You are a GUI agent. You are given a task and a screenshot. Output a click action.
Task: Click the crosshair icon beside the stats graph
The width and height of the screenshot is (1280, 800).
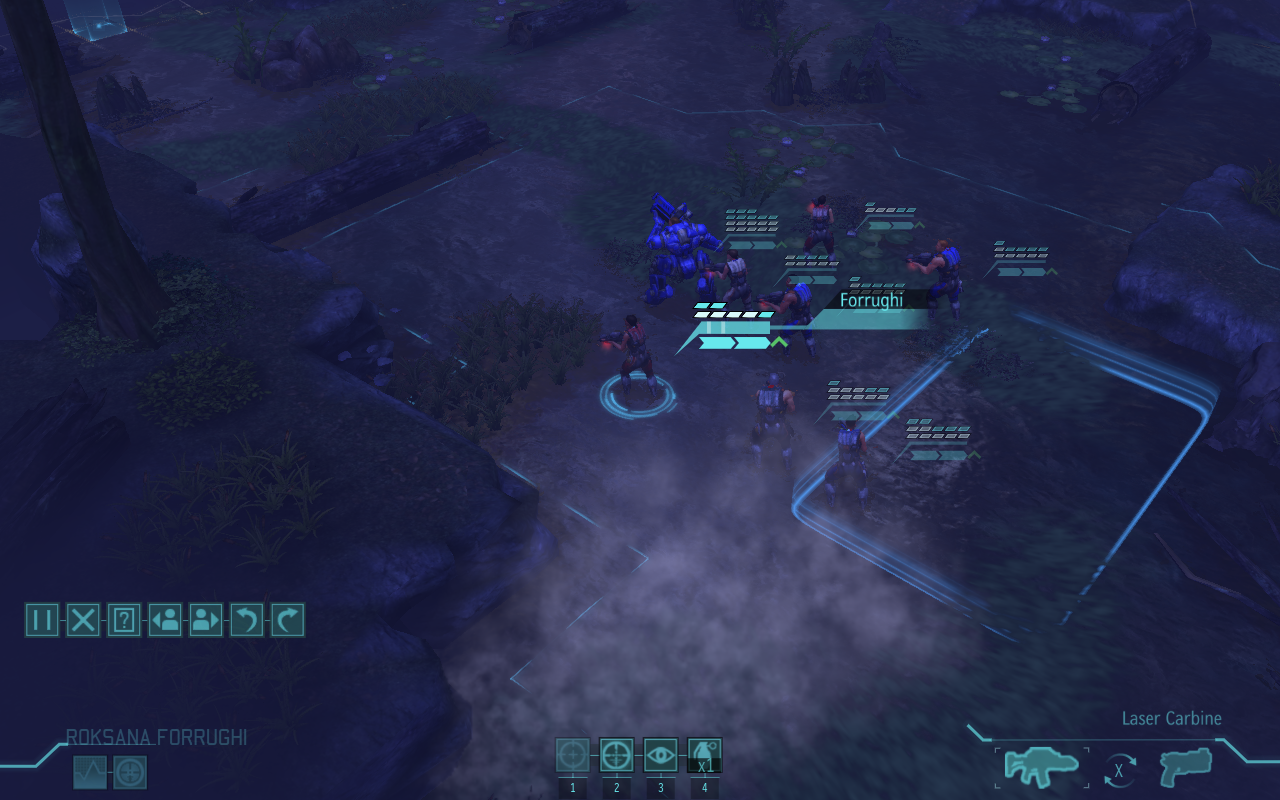[x=130, y=772]
